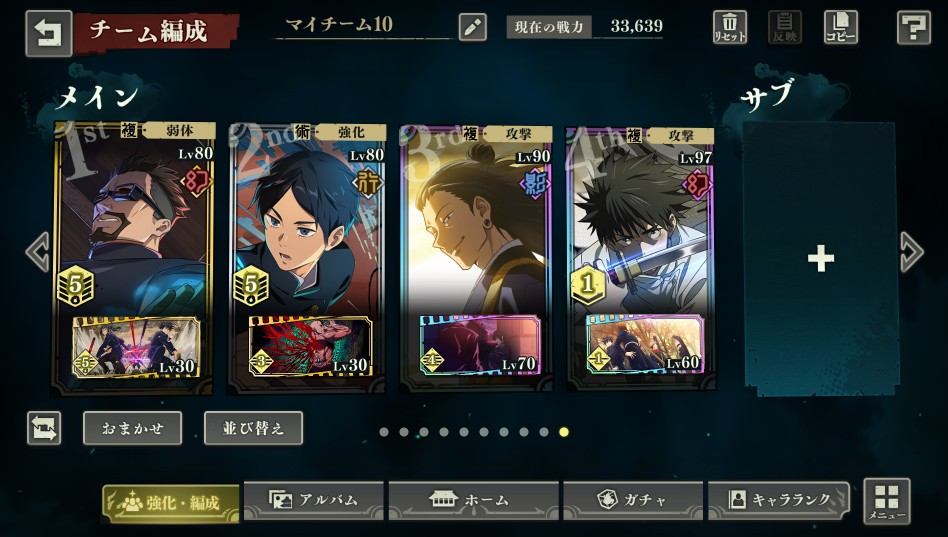The image size is (948, 537).
Task: Go to the next team with right arrow
Action: pos(911,252)
